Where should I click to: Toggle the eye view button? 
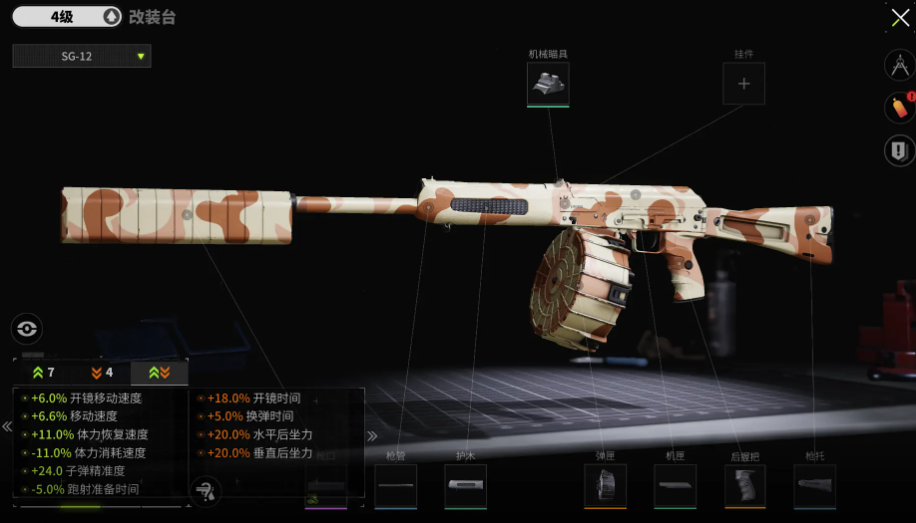coord(27,328)
